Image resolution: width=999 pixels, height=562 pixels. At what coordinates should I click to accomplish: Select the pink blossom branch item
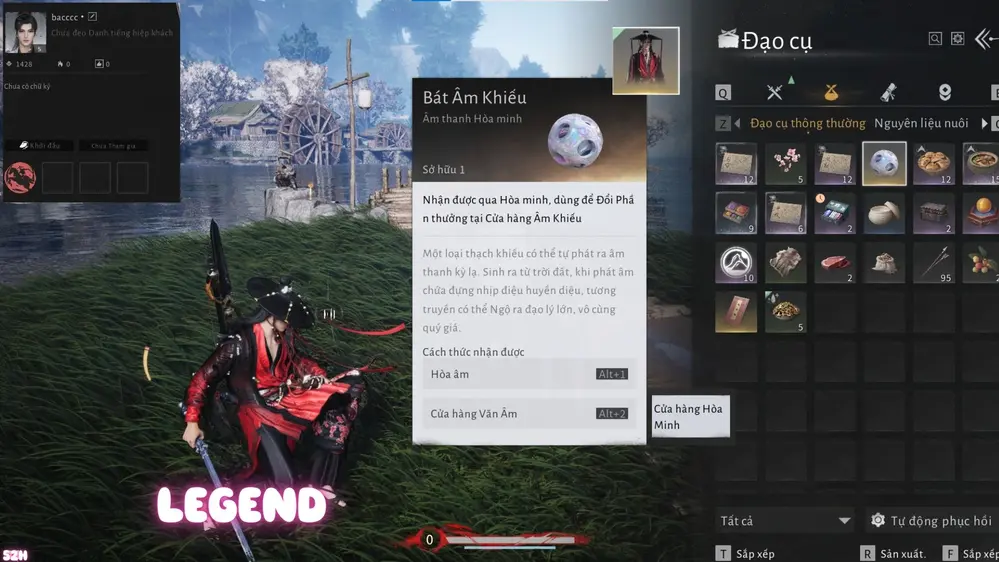[x=786, y=164]
